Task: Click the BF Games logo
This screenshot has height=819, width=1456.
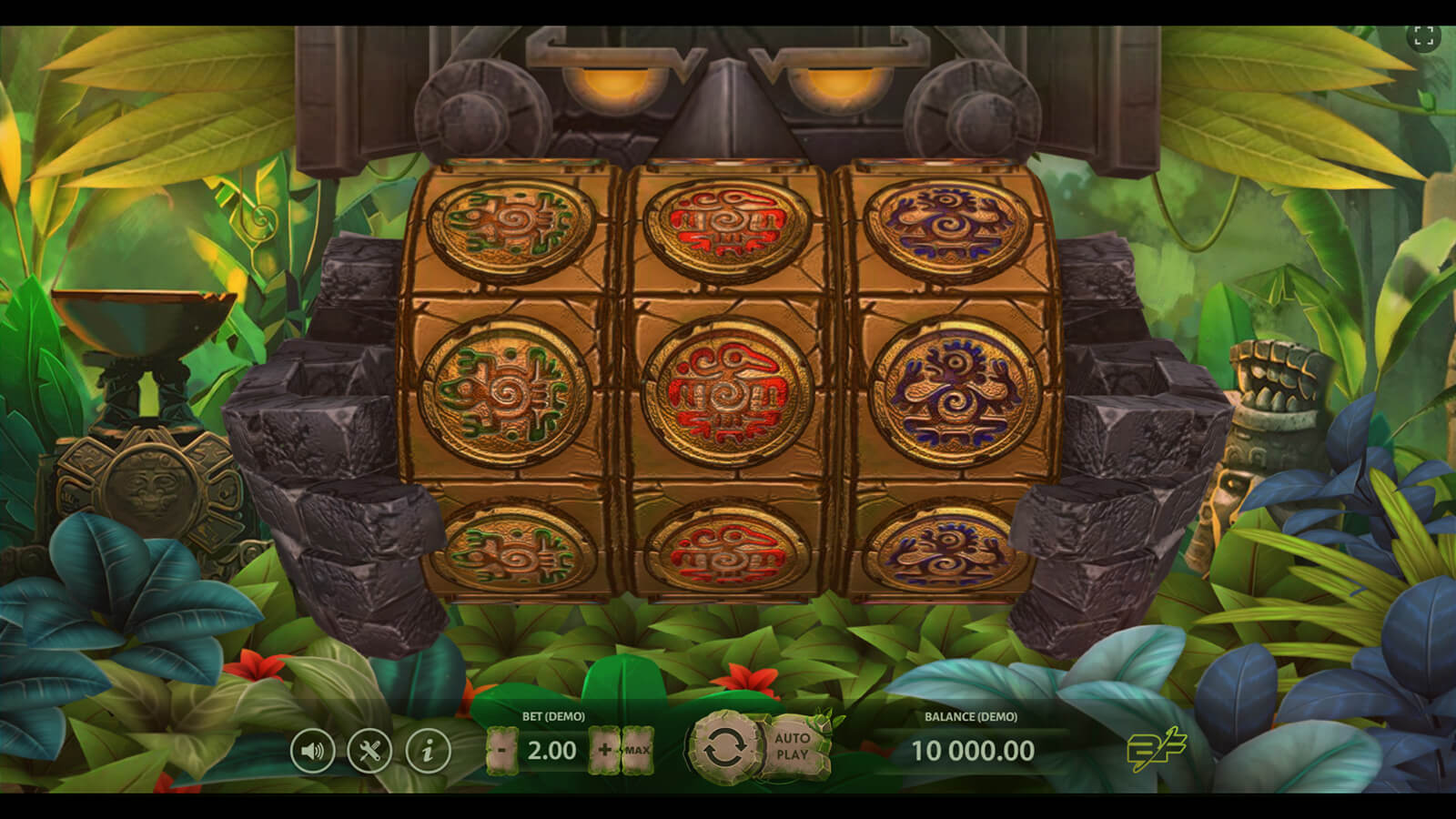Action: (1156, 750)
